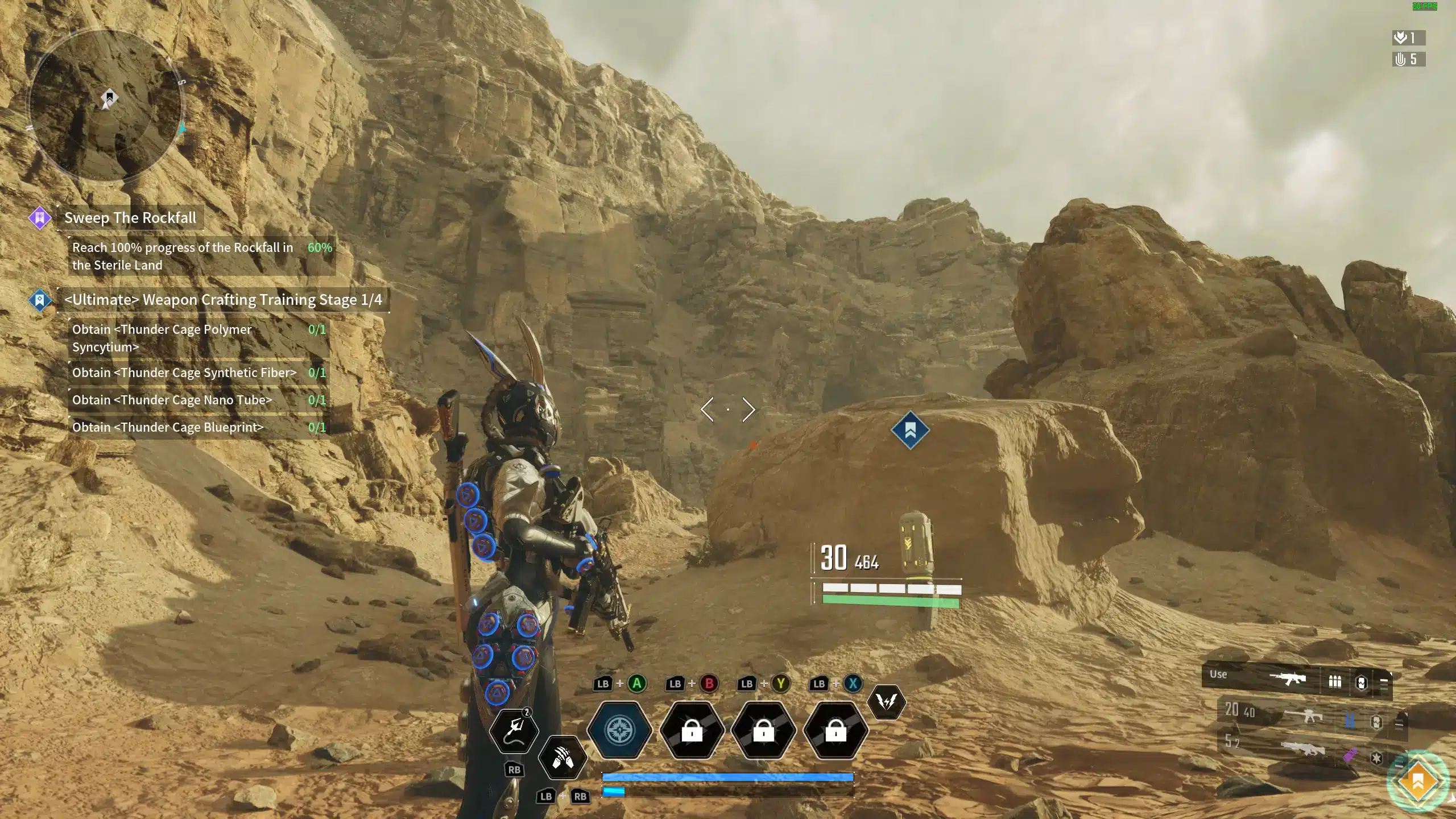Click the purple Sweep The Rockfall quest icon
This screenshot has height=819, width=1456.
[40, 218]
